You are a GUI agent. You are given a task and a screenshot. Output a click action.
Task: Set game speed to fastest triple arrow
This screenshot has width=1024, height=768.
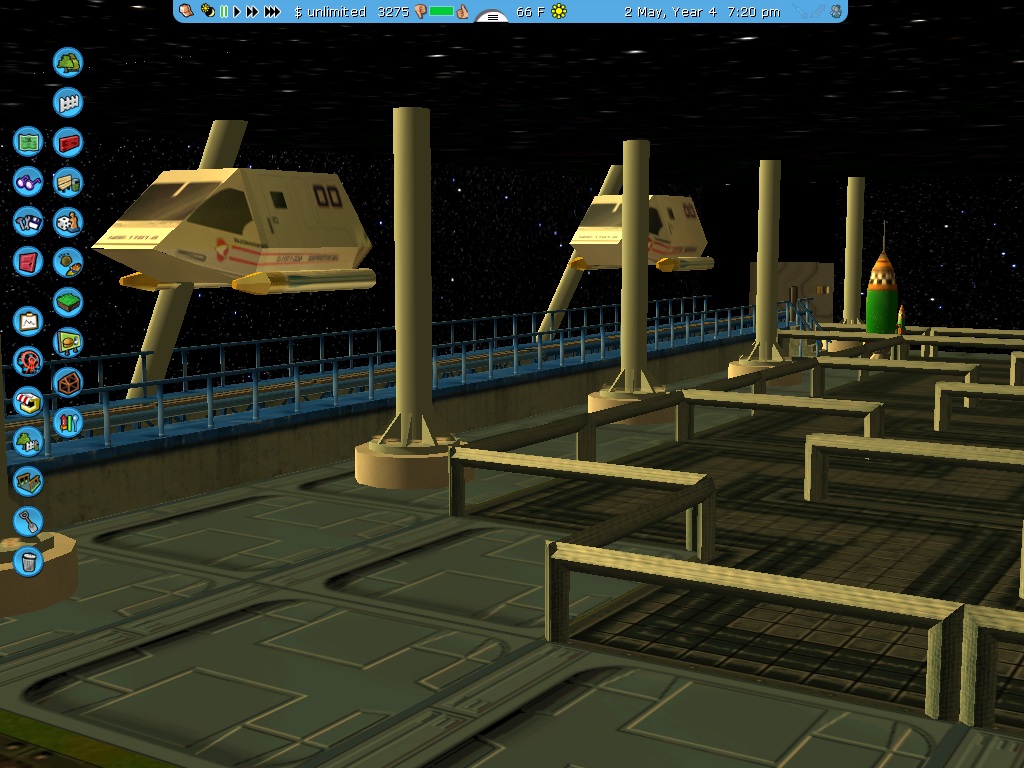[272, 12]
